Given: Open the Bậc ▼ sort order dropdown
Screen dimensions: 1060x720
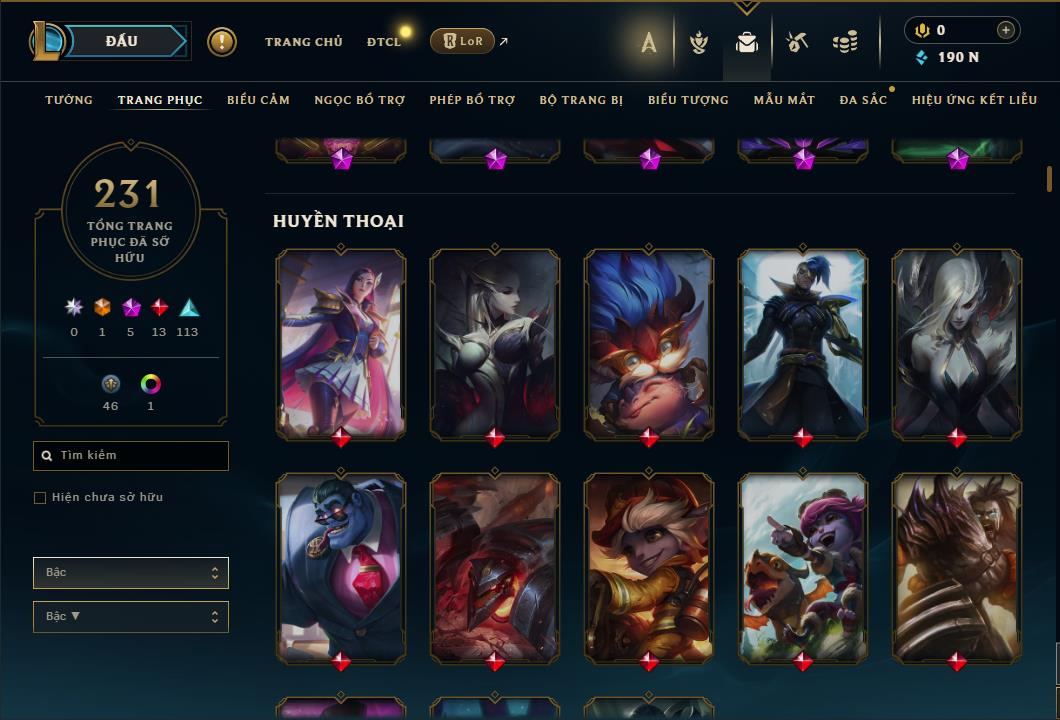Looking at the screenshot, I should tap(131, 617).
